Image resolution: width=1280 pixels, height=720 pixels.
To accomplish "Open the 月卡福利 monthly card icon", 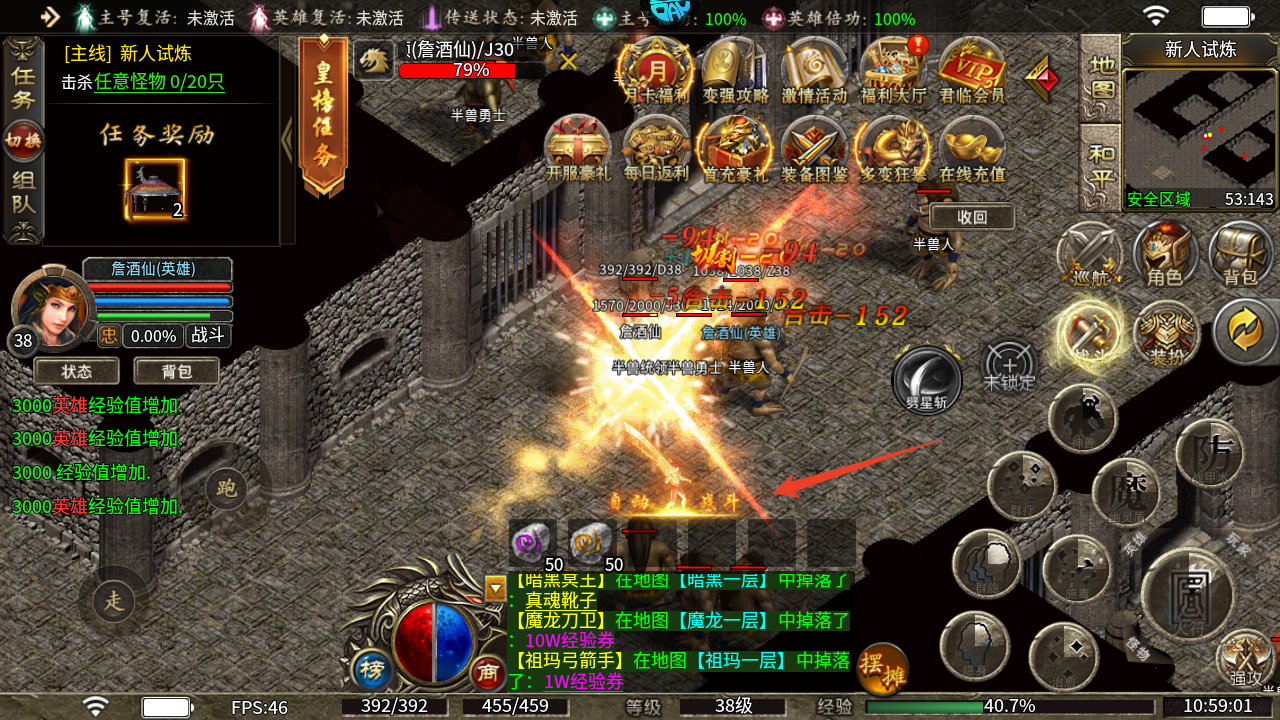I will click(x=655, y=70).
